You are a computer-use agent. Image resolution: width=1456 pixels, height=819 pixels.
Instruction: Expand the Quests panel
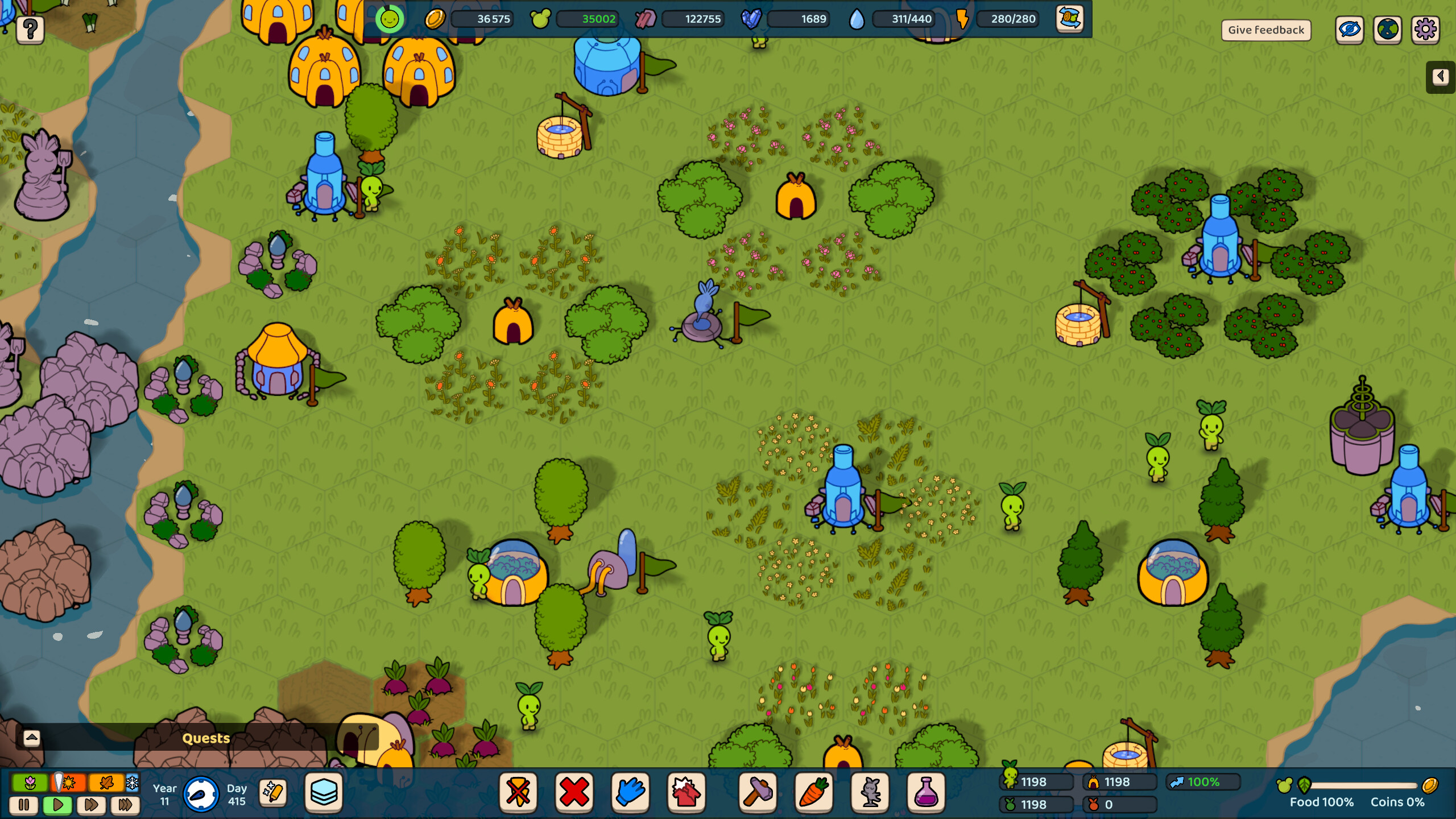coord(31,738)
